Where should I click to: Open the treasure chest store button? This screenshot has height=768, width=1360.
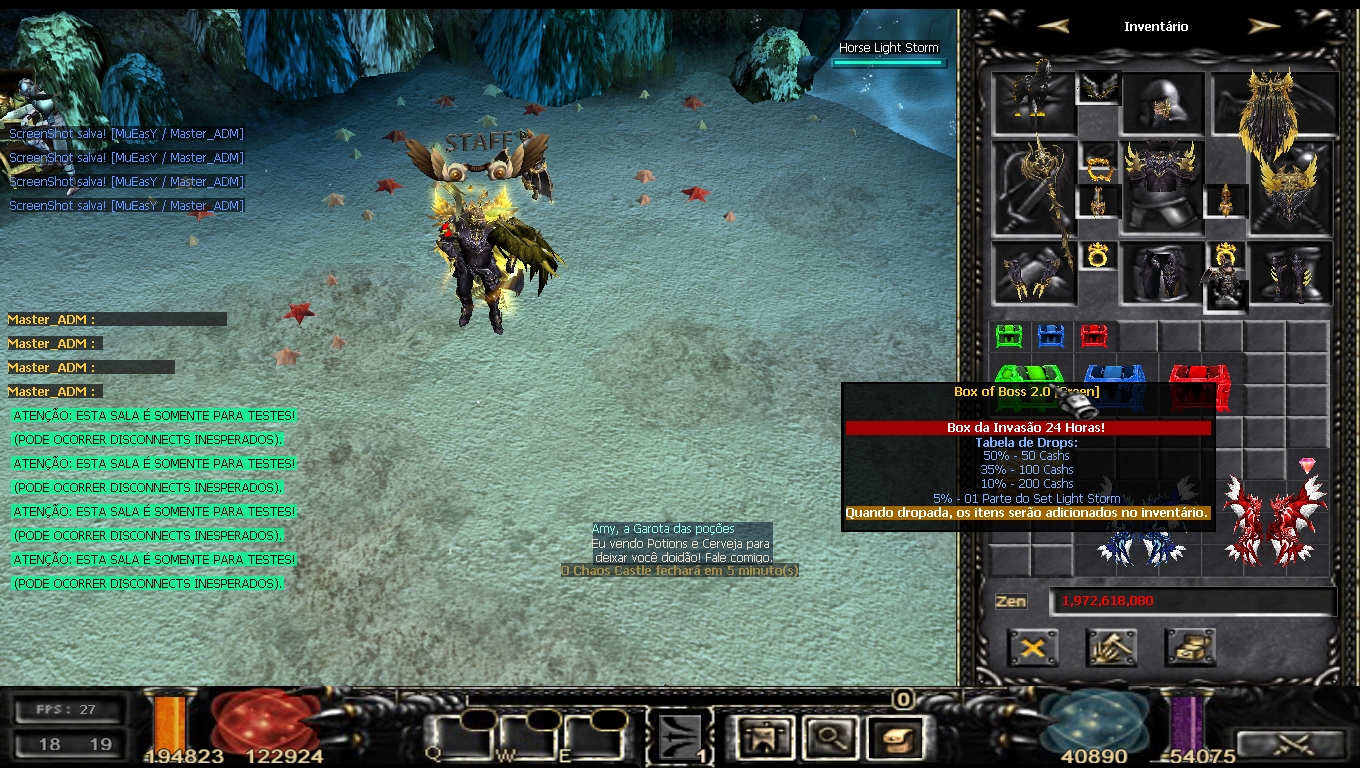(x=1190, y=648)
